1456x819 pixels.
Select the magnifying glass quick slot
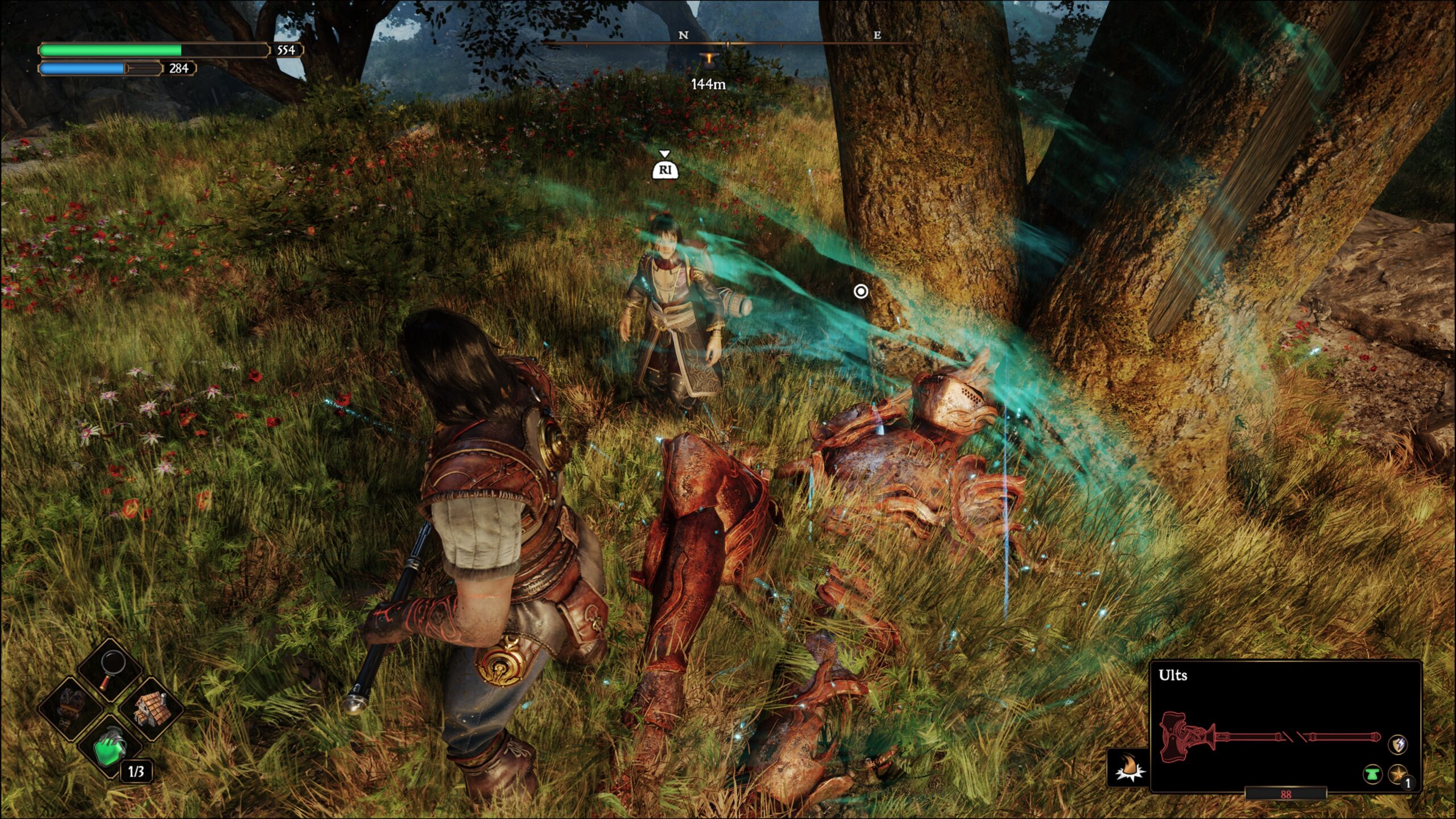tap(110, 669)
